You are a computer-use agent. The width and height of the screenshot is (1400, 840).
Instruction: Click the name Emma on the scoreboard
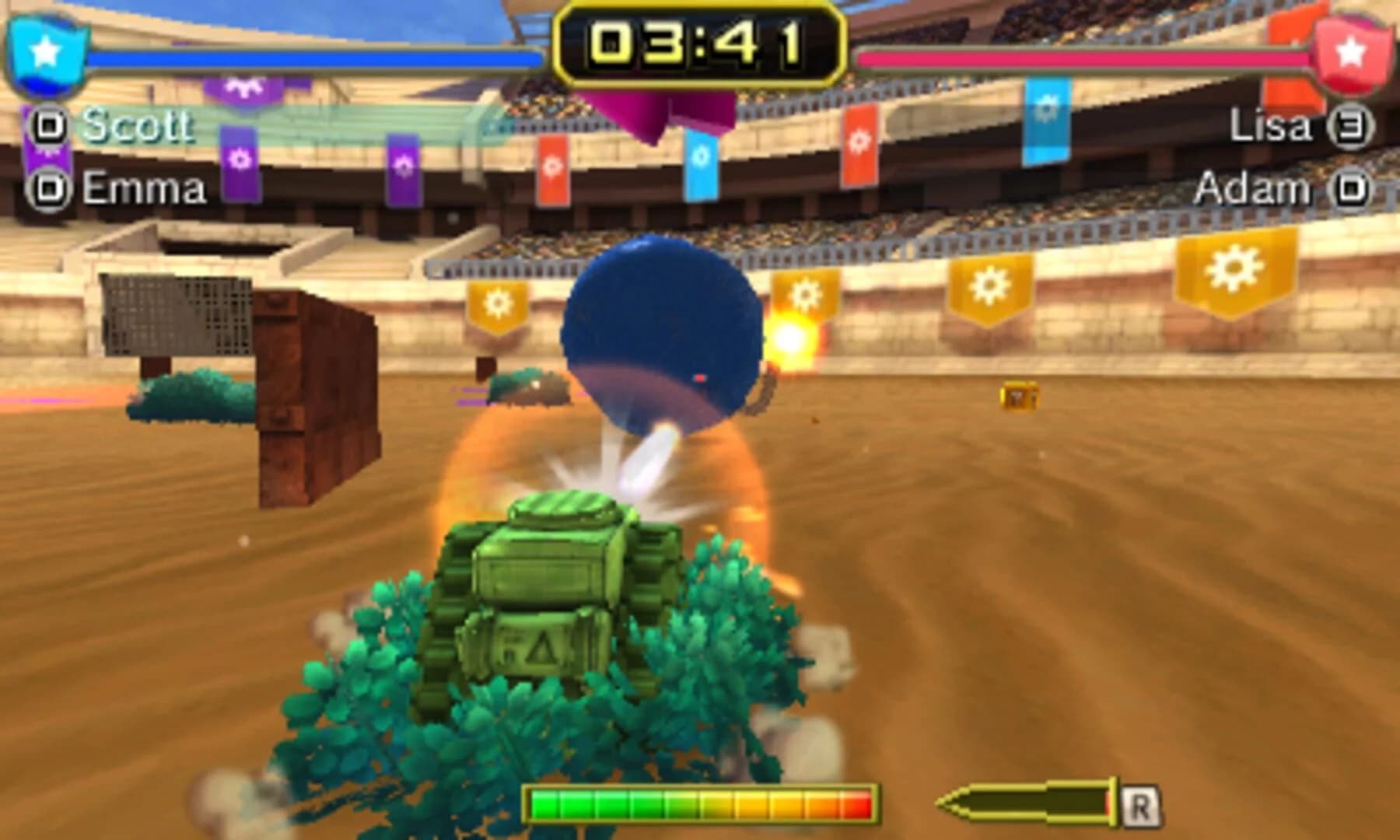[x=144, y=187]
